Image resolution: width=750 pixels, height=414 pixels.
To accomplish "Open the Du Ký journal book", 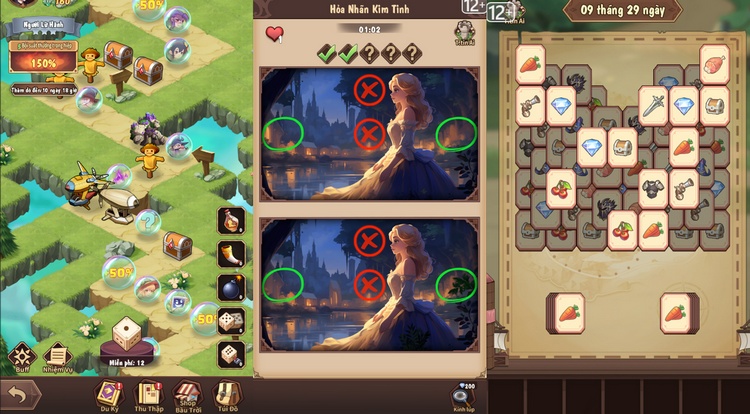I will [109, 393].
